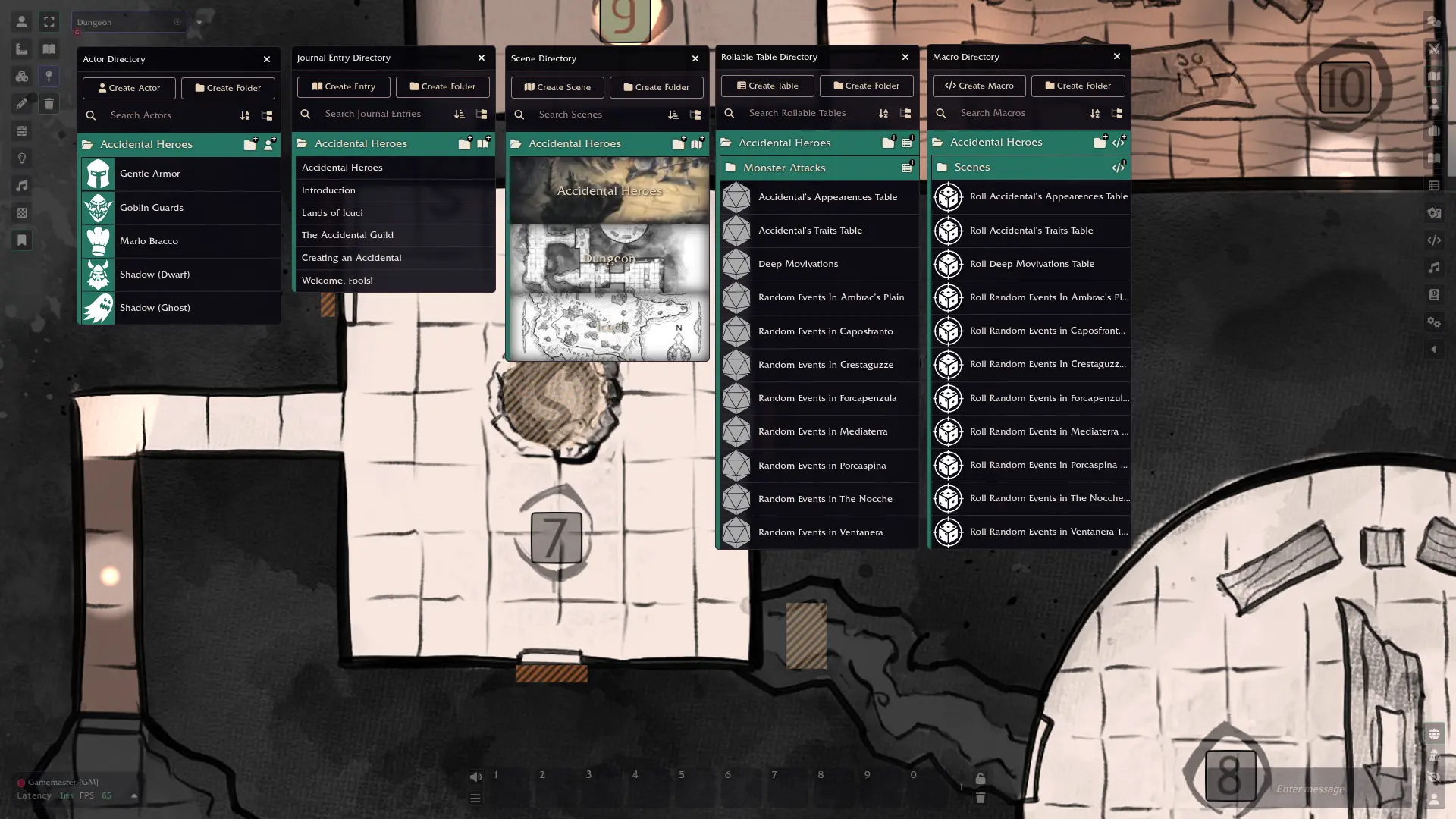Open the Goblin Guards actor

(x=152, y=208)
